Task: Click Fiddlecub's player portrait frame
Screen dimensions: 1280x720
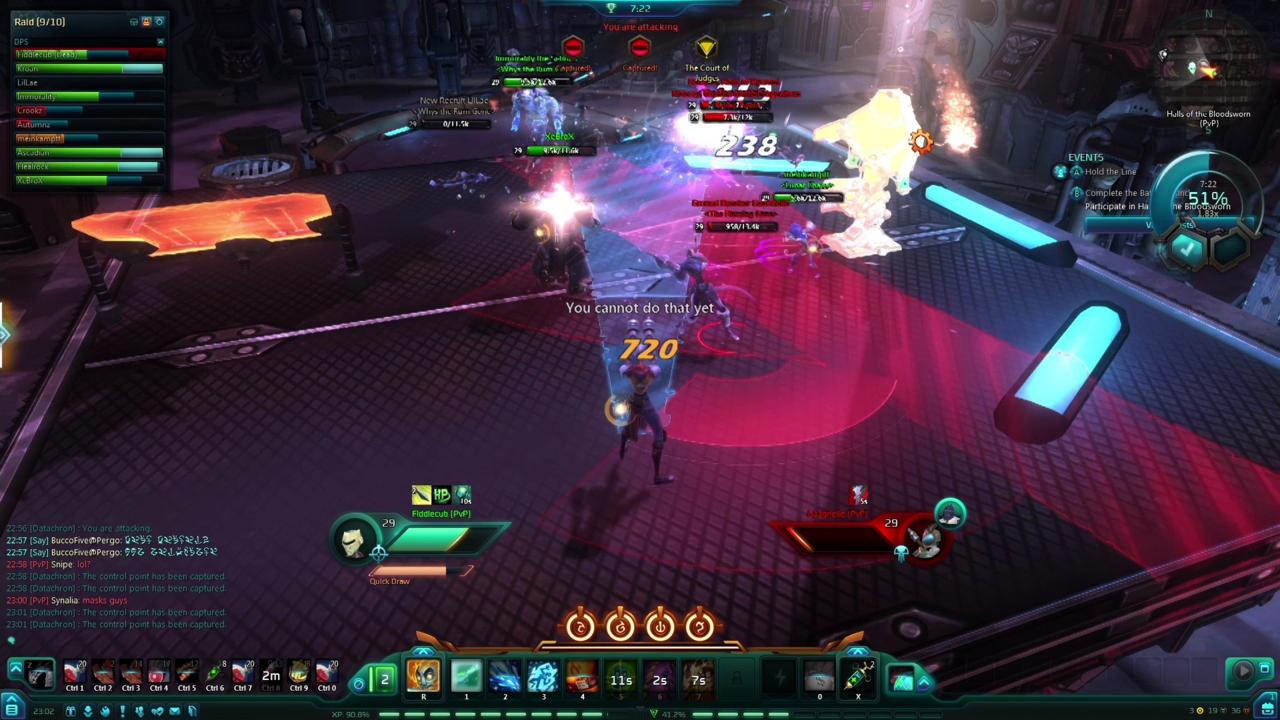Action: coord(353,540)
